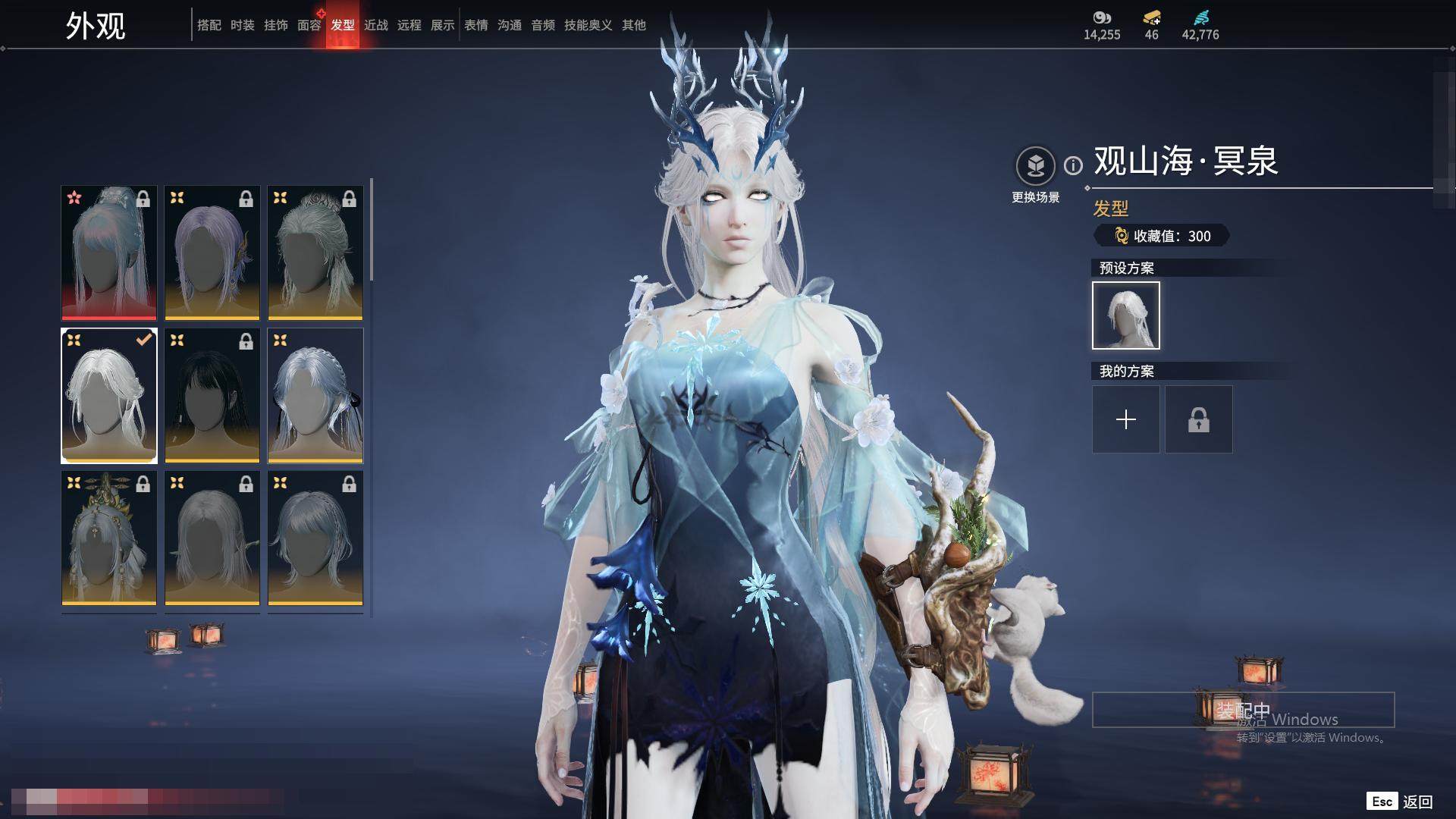Image resolution: width=1456 pixels, height=819 pixels.
Task: Switch to the 搭配 tab
Action: [209, 25]
